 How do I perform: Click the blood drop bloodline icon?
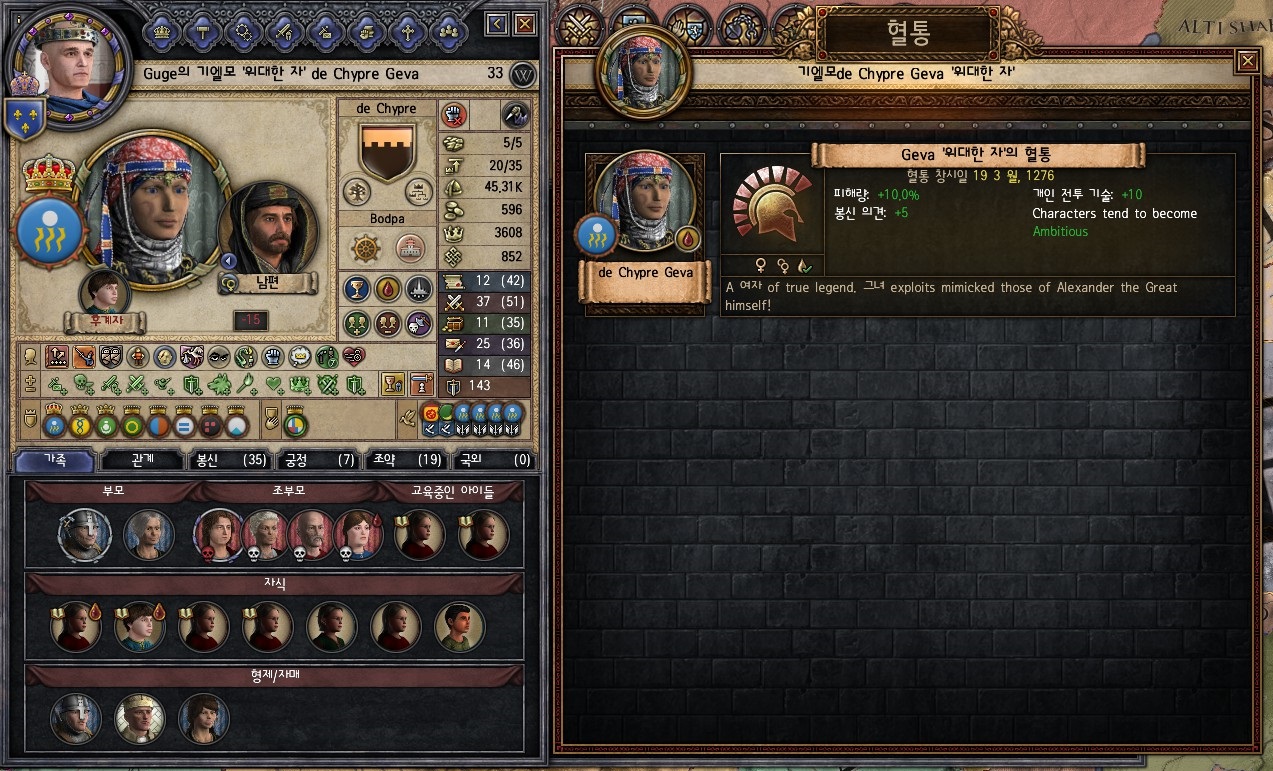coord(387,289)
